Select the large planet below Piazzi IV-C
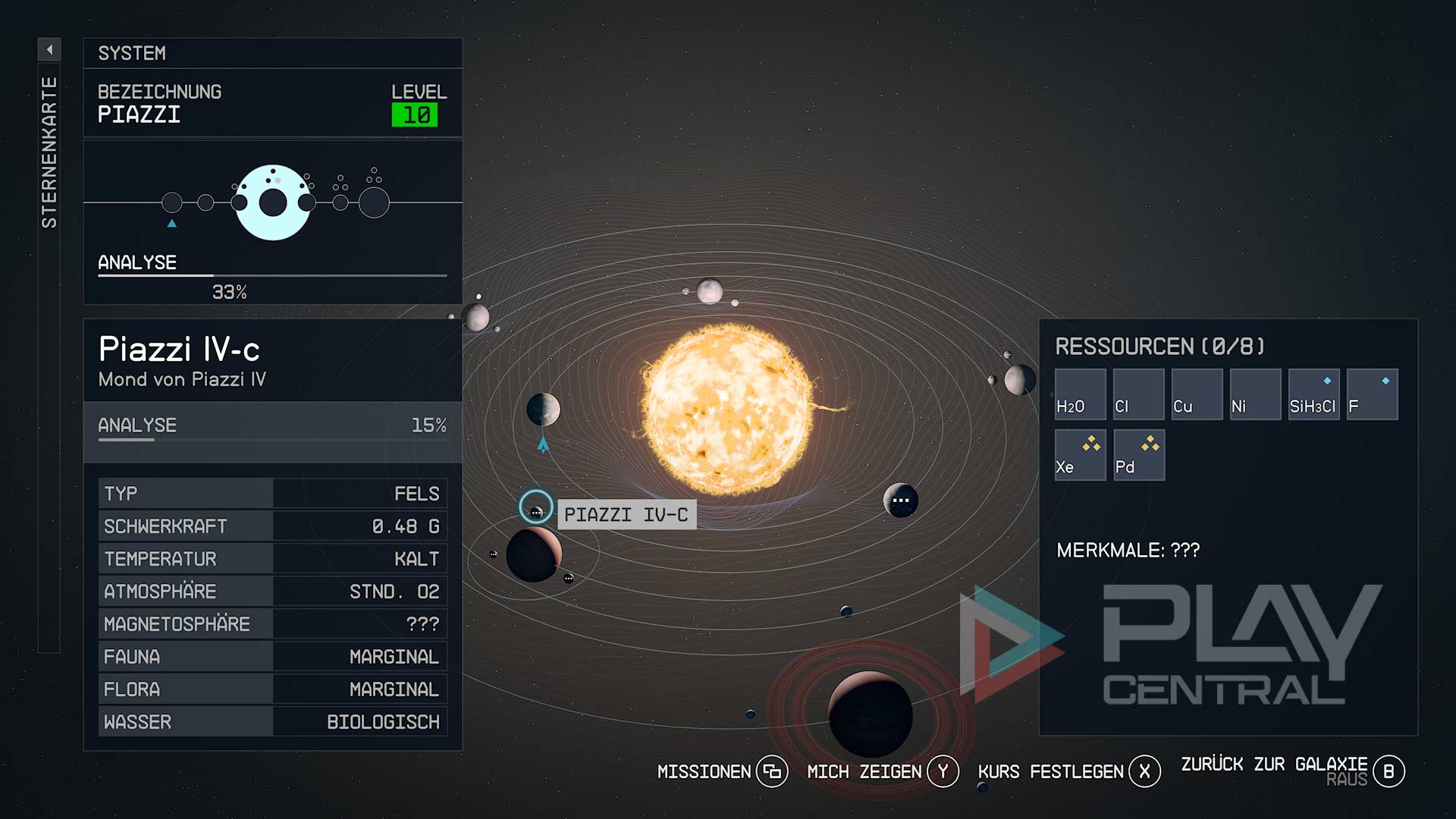Viewport: 1456px width, 819px height. pyautogui.click(x=533, y=555)
